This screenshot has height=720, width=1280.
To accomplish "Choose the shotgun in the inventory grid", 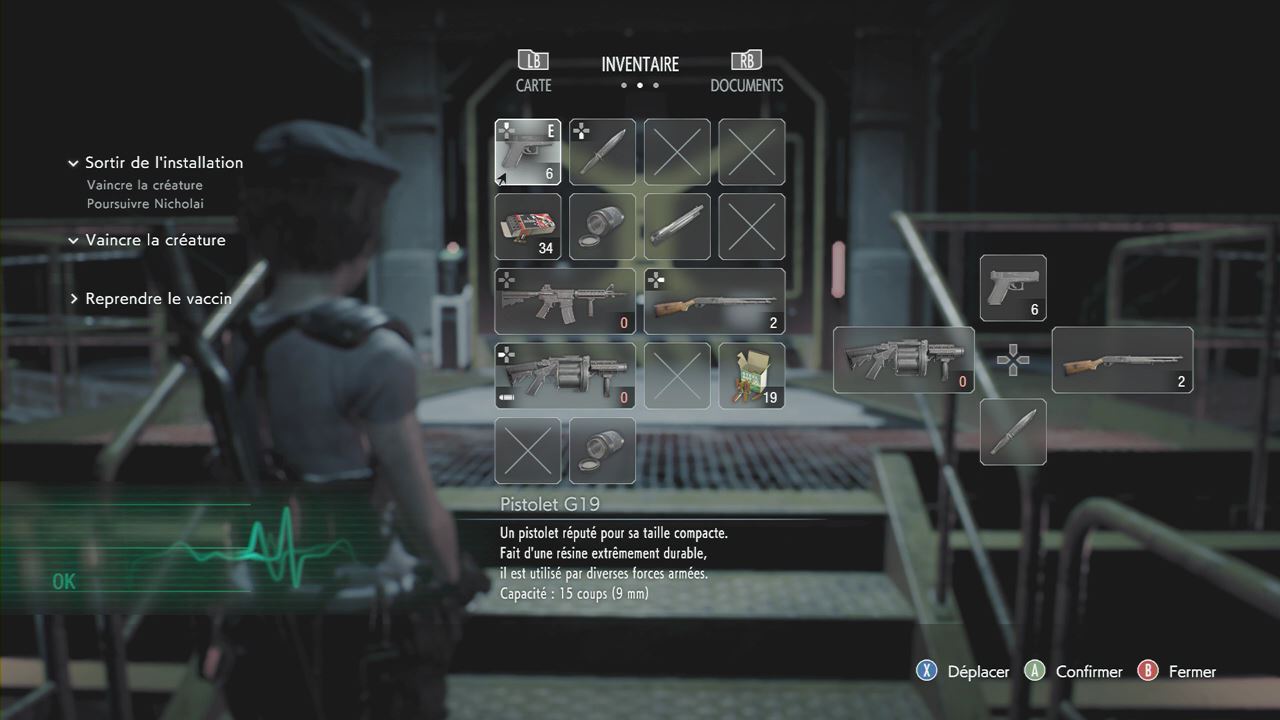I will pos(714,301).
